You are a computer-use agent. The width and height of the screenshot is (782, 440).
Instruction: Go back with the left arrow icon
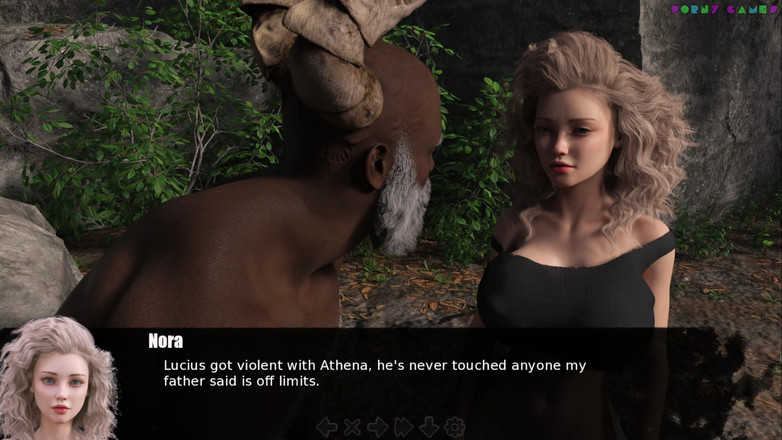pos(326,427)
